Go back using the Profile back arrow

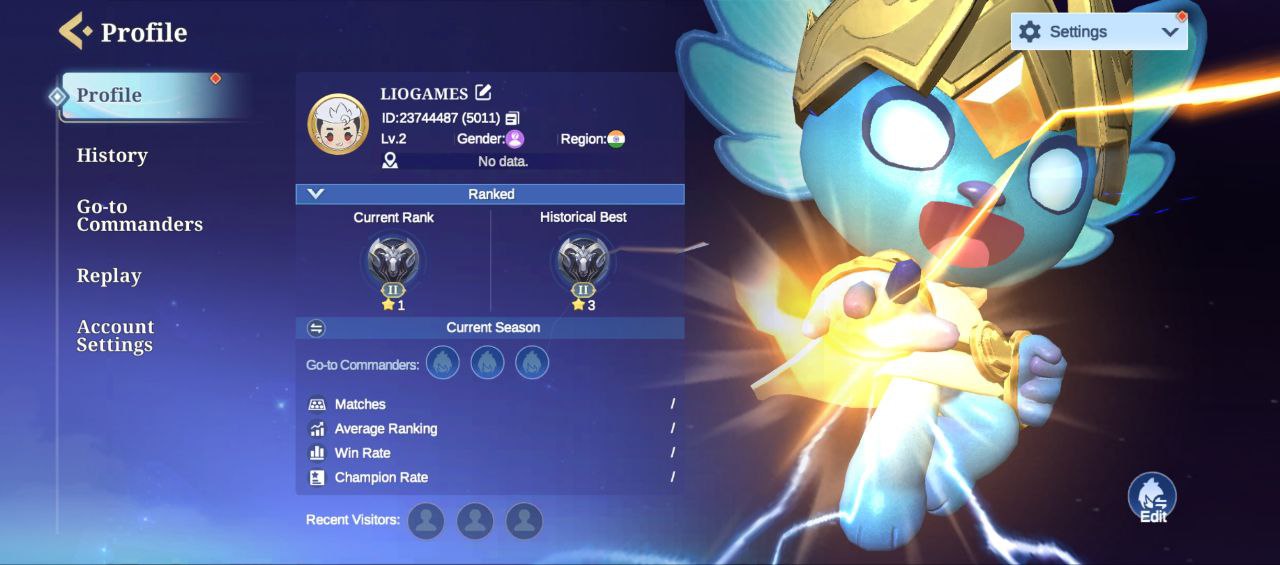[x=75, y=31]
